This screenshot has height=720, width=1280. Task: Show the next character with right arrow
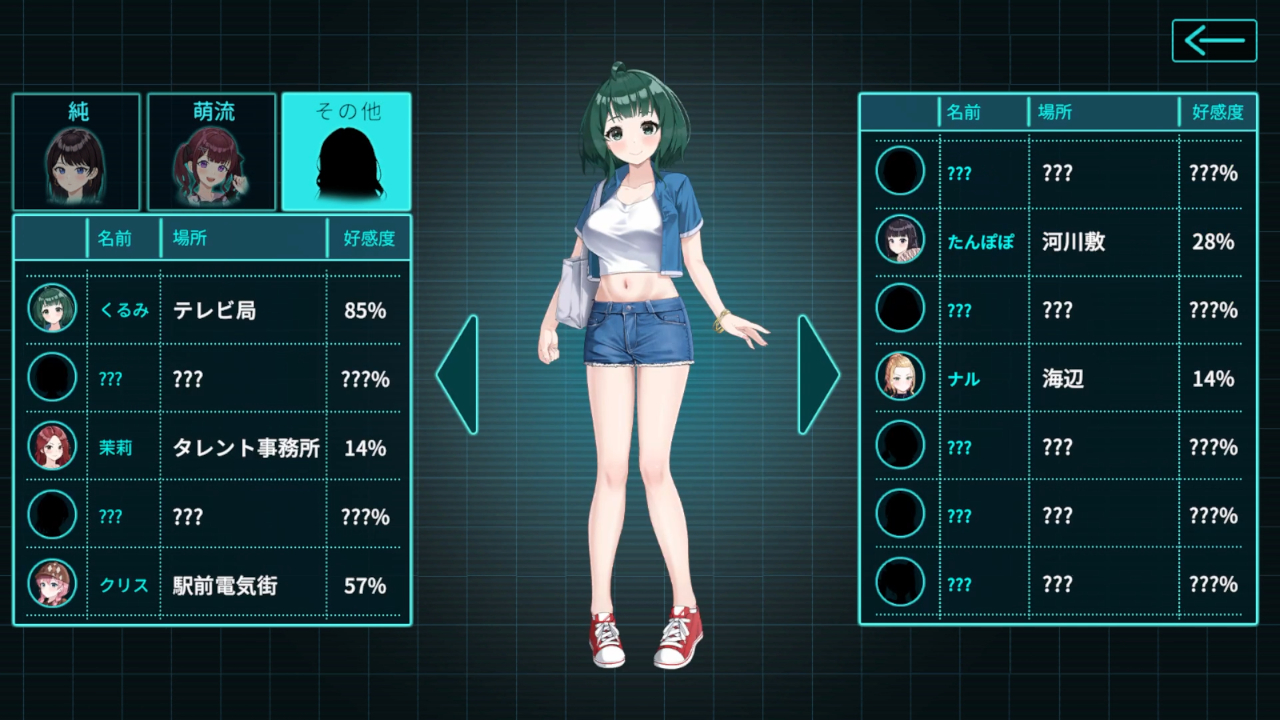click(818, 375)
